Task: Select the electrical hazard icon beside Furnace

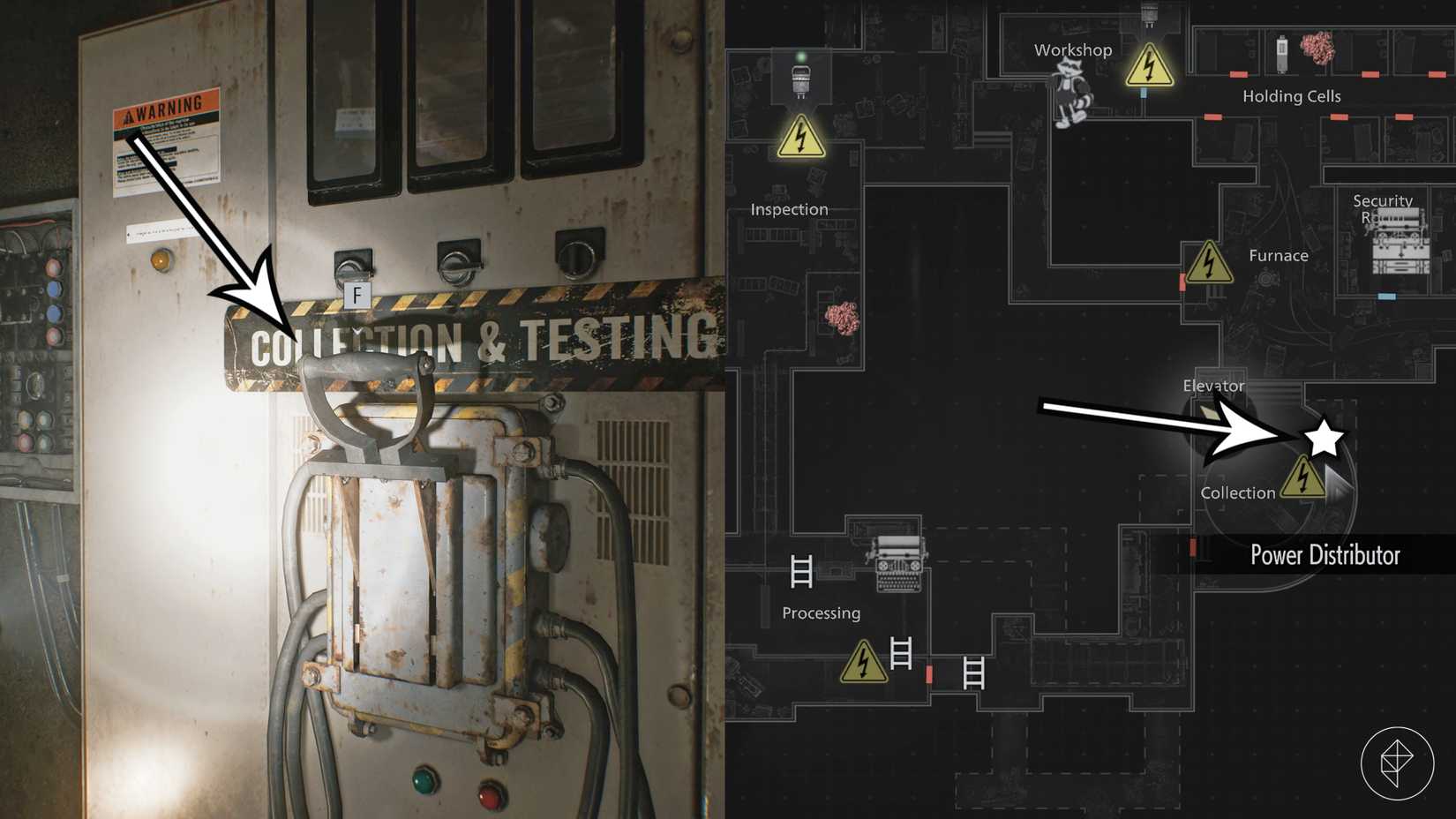Action: point(1210,264)
